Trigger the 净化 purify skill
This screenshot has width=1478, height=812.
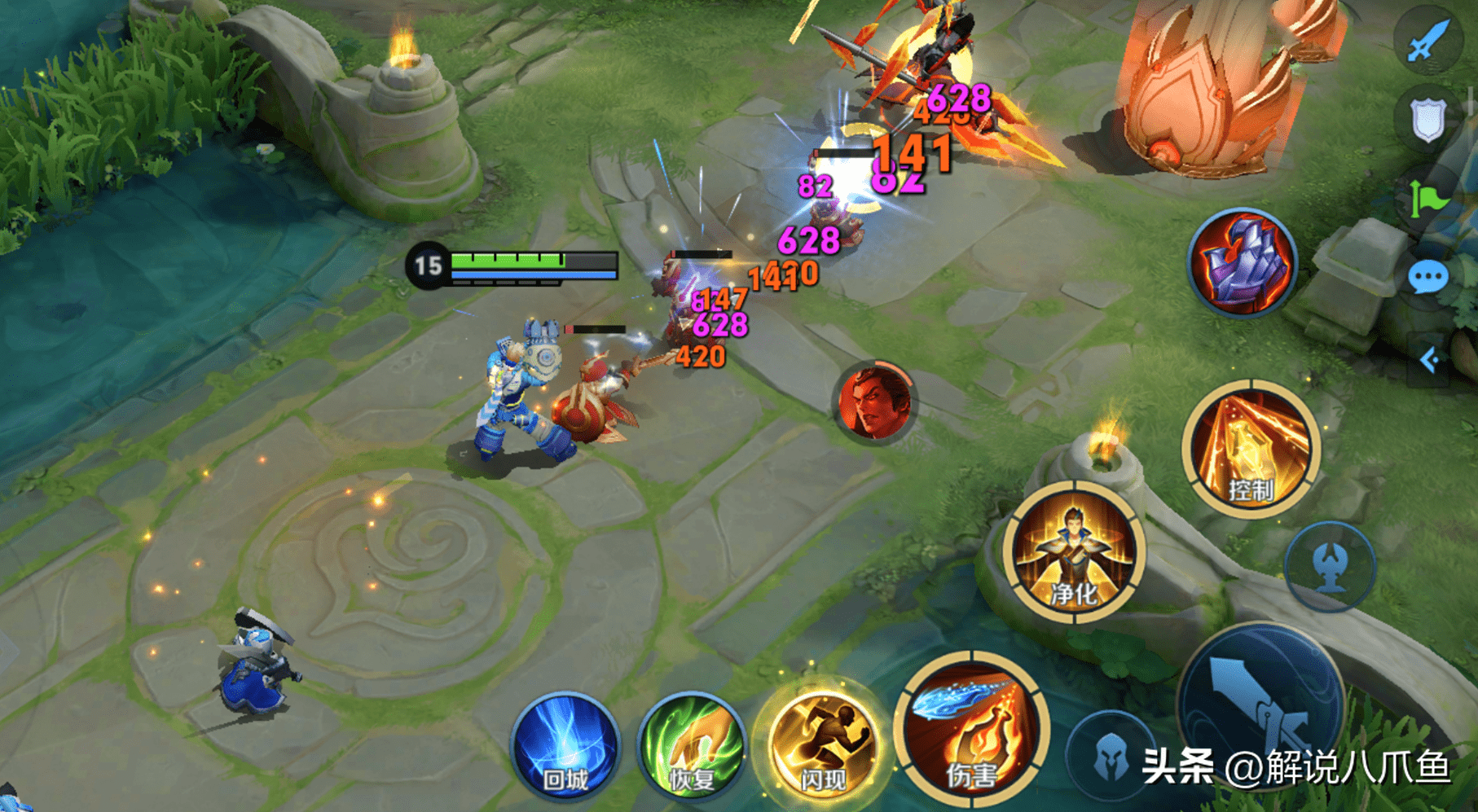point(1074,553)
